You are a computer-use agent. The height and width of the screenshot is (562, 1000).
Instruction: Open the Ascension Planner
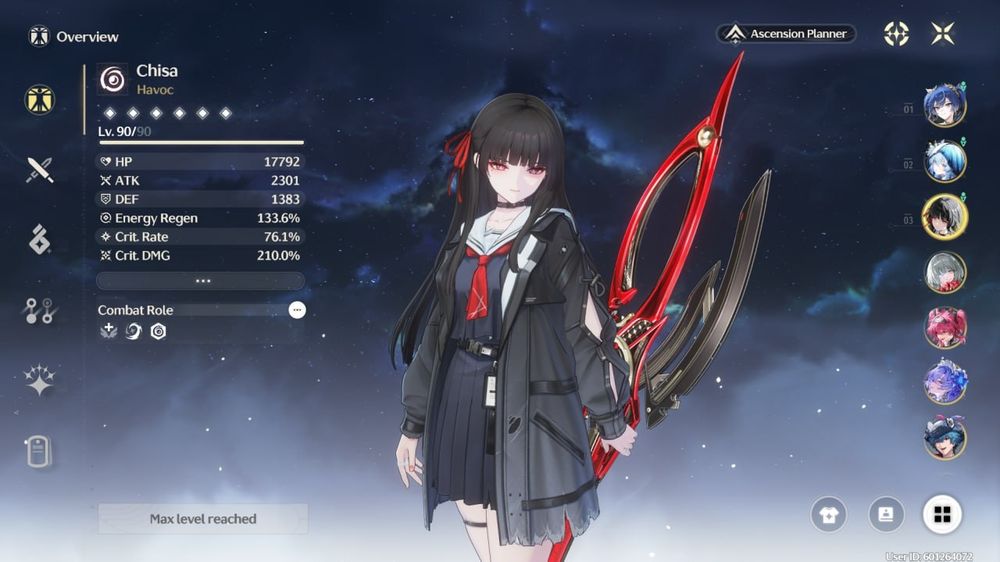[786, 34]
